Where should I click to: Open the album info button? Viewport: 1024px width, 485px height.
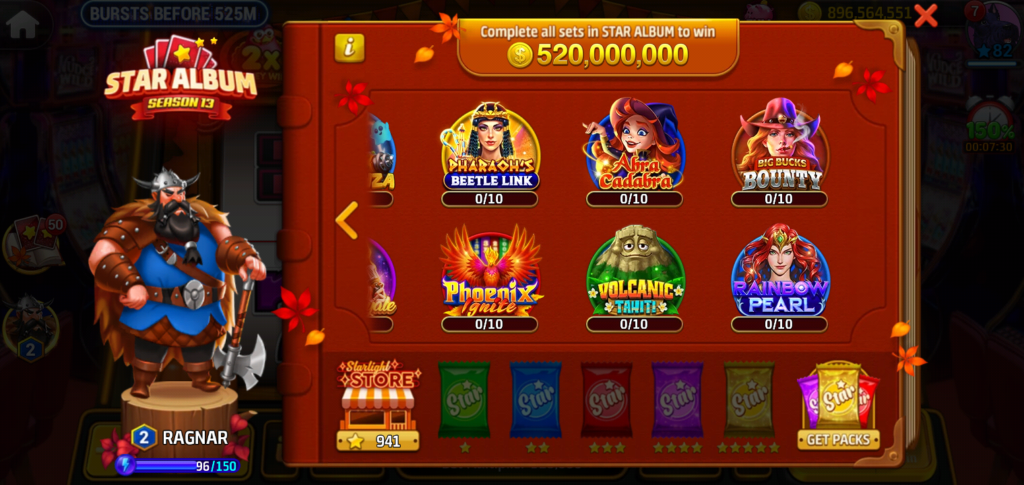[349, 47]
